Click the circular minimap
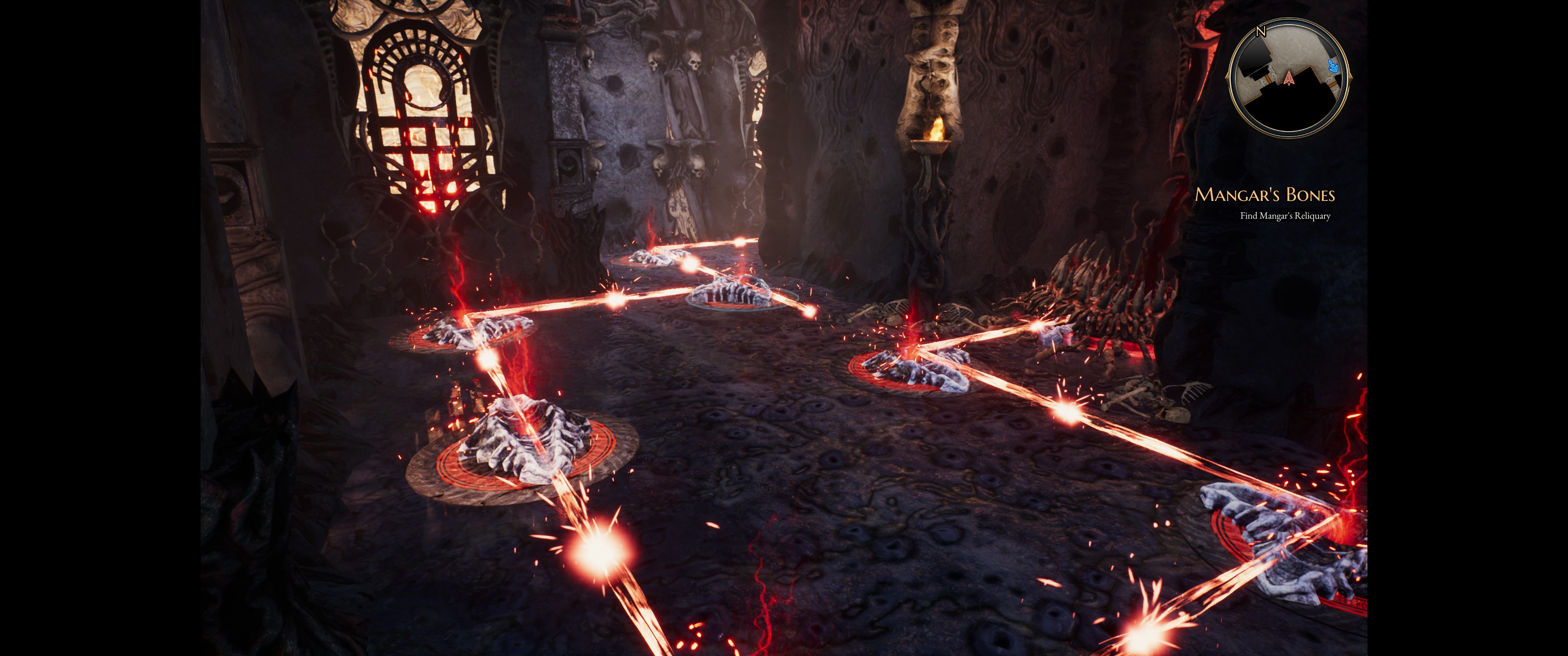Screen dimensions: 1568x656 (x=1289, y=77)
